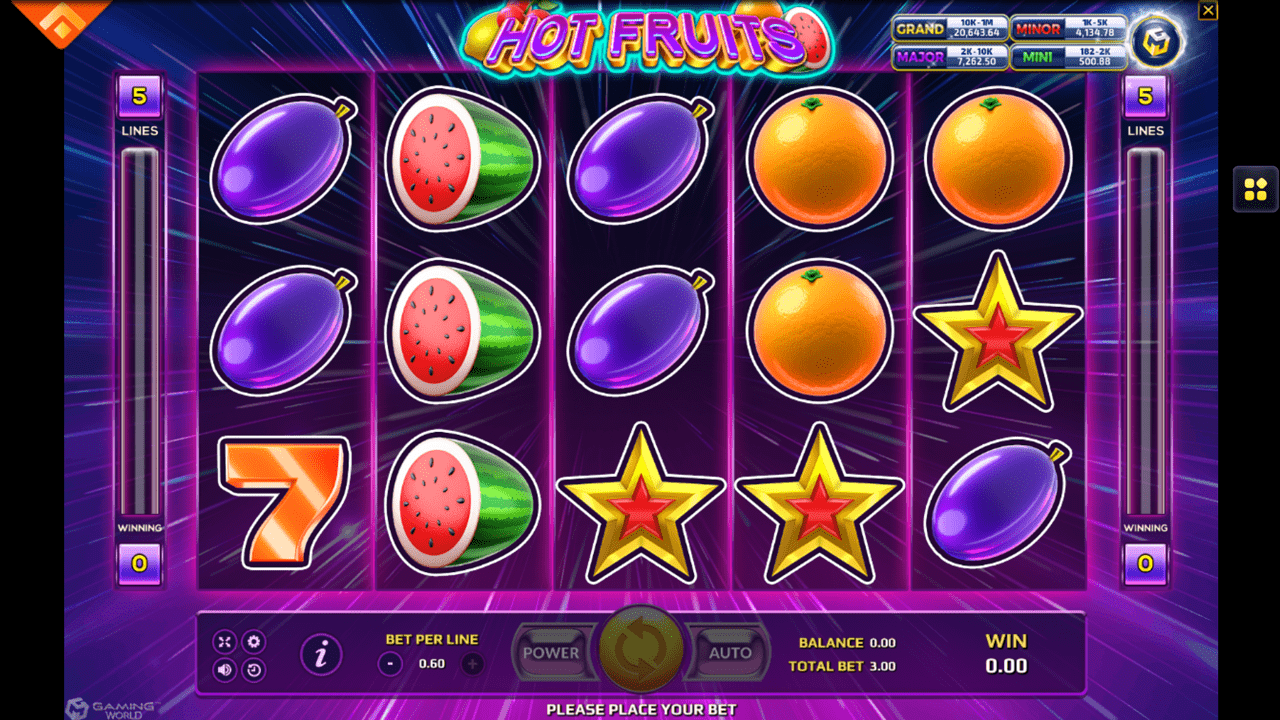Toggle fullscreen mode

coord(224,640)
